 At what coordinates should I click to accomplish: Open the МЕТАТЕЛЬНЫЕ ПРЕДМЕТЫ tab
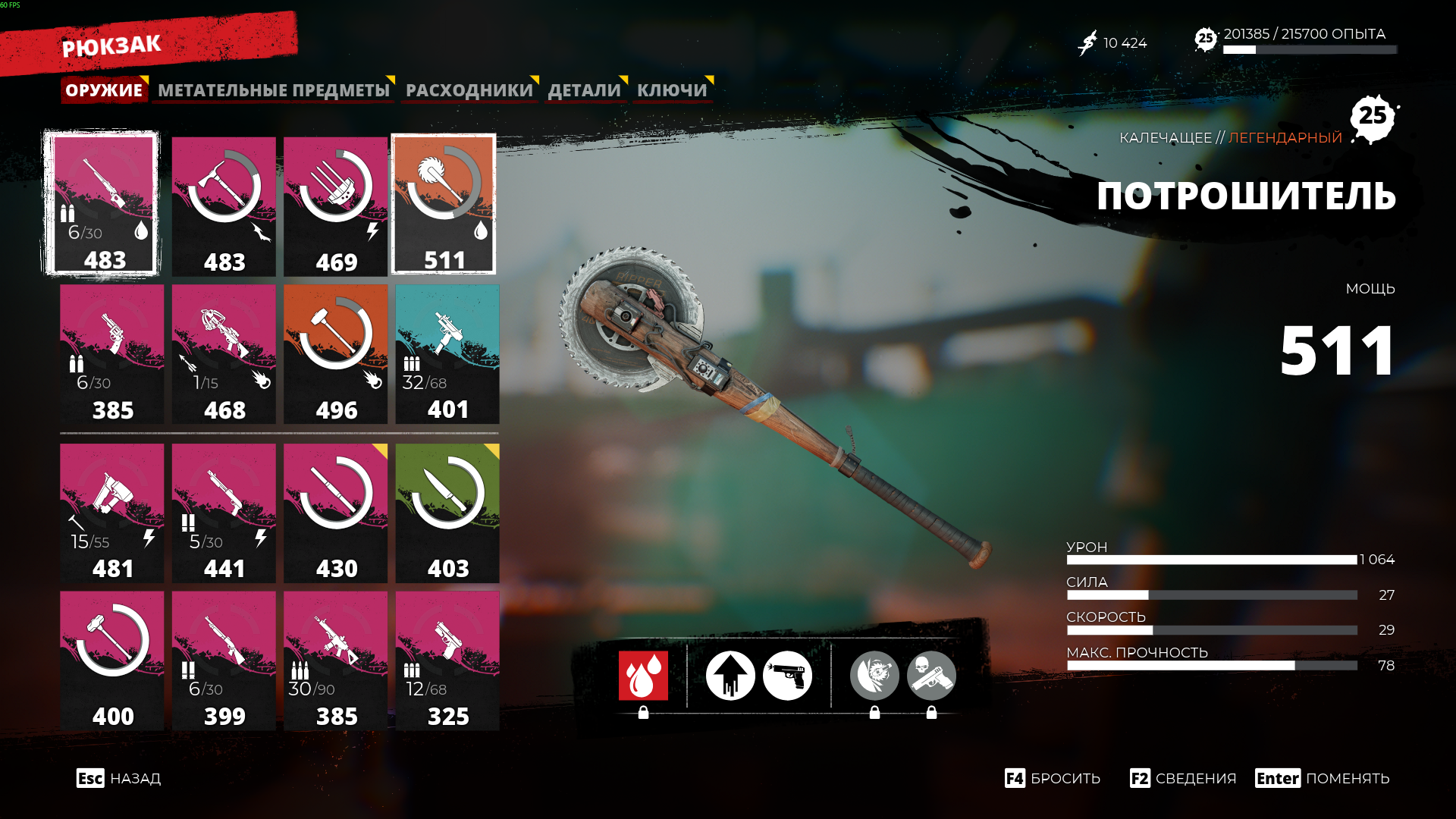[274, 90]
